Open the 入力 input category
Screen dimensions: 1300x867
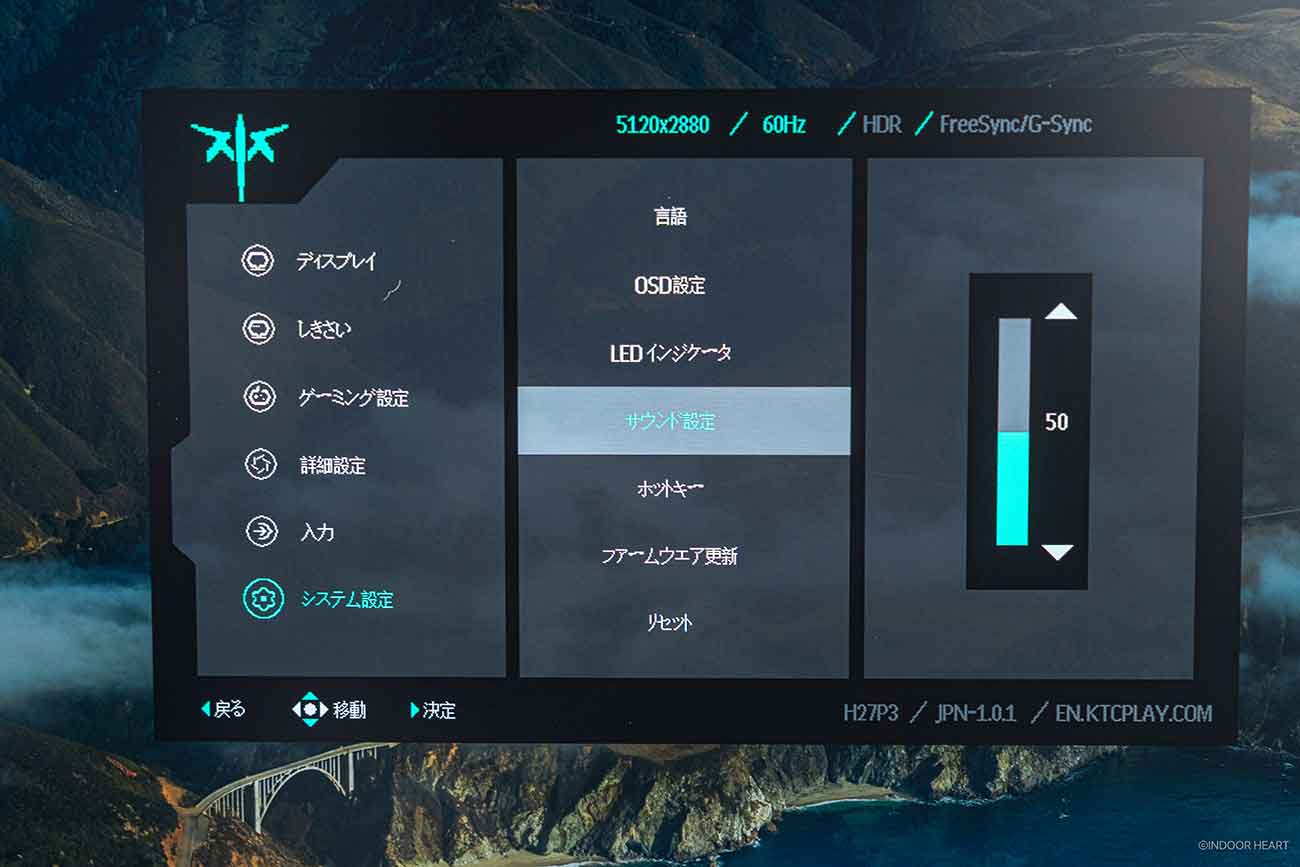[x=317, y=532]
